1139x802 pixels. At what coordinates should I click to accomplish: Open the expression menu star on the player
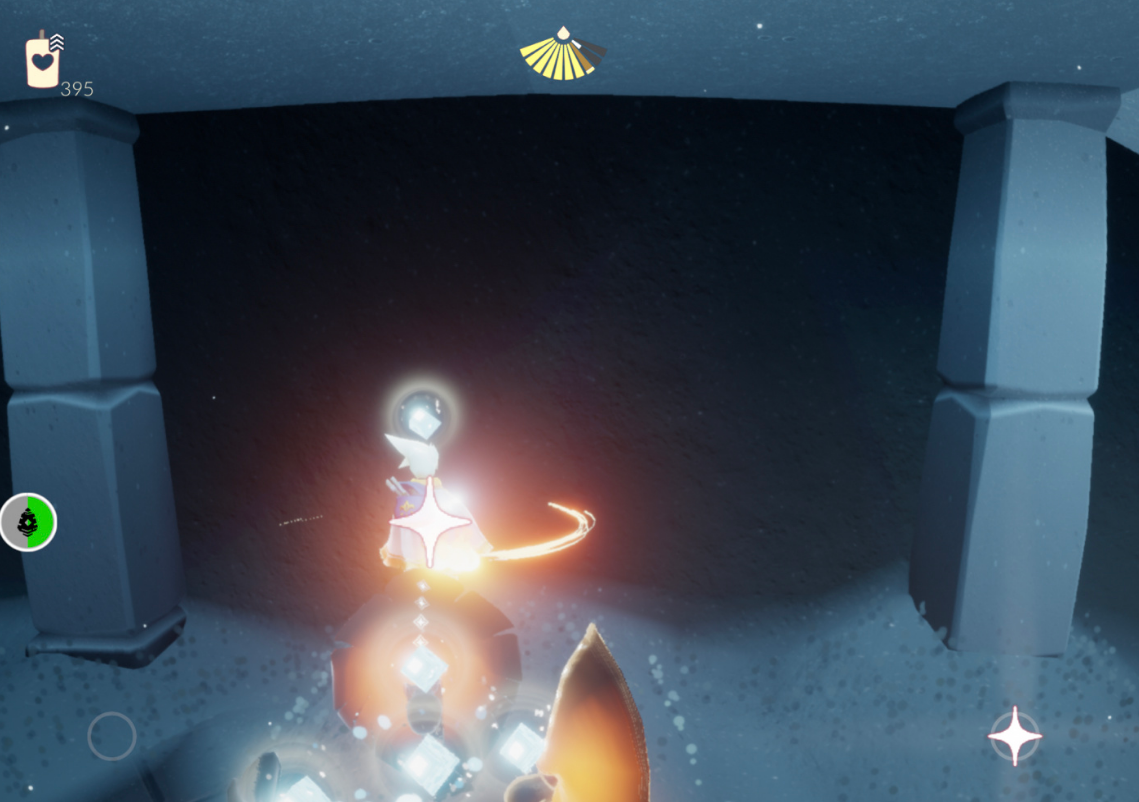click(x=431, y=522)
